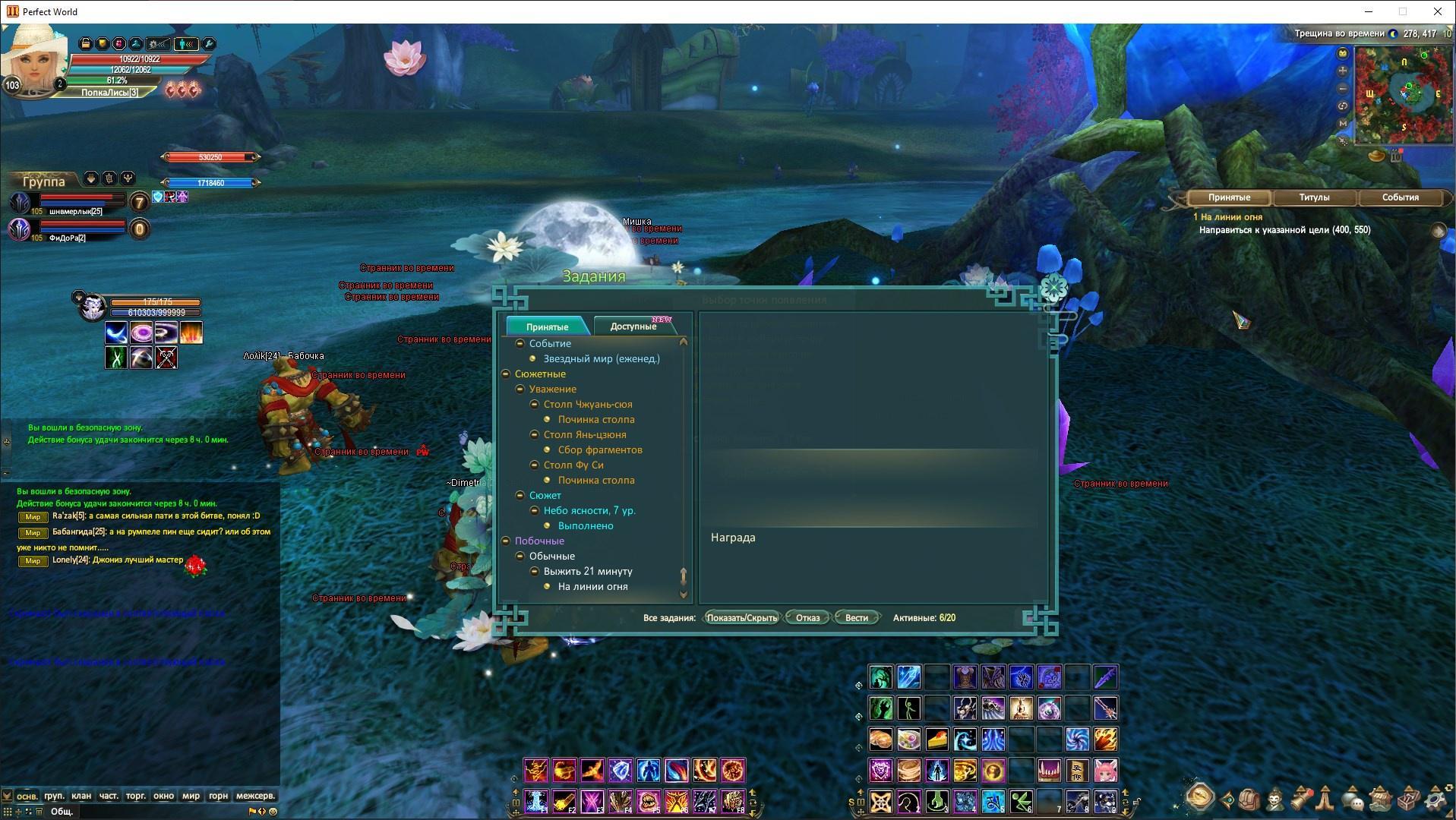Image resolution: width=1456 pixels, height=820 pixels.
Task: Collapse the Сюжетные quest category
Action: [506, 374]
